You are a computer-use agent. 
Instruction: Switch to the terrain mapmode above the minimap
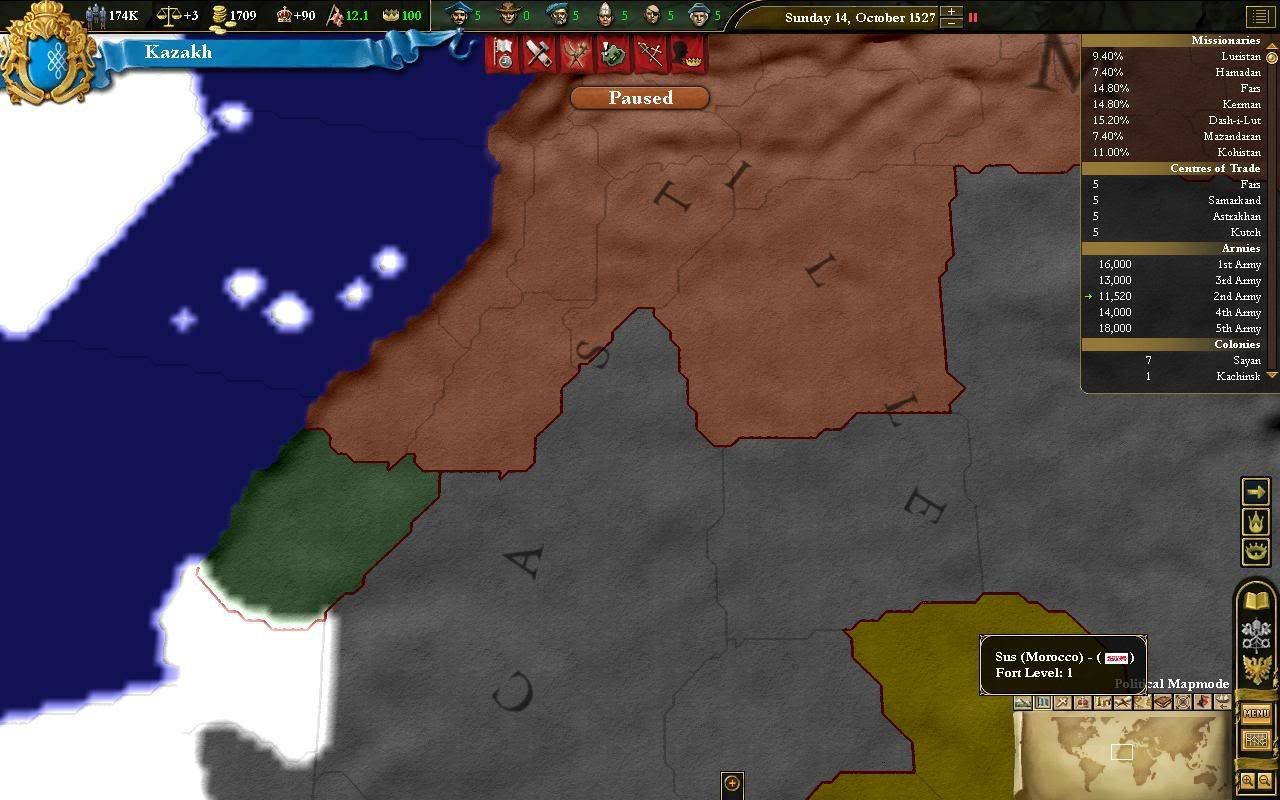pyautogui.click(x=1022, y=703)
